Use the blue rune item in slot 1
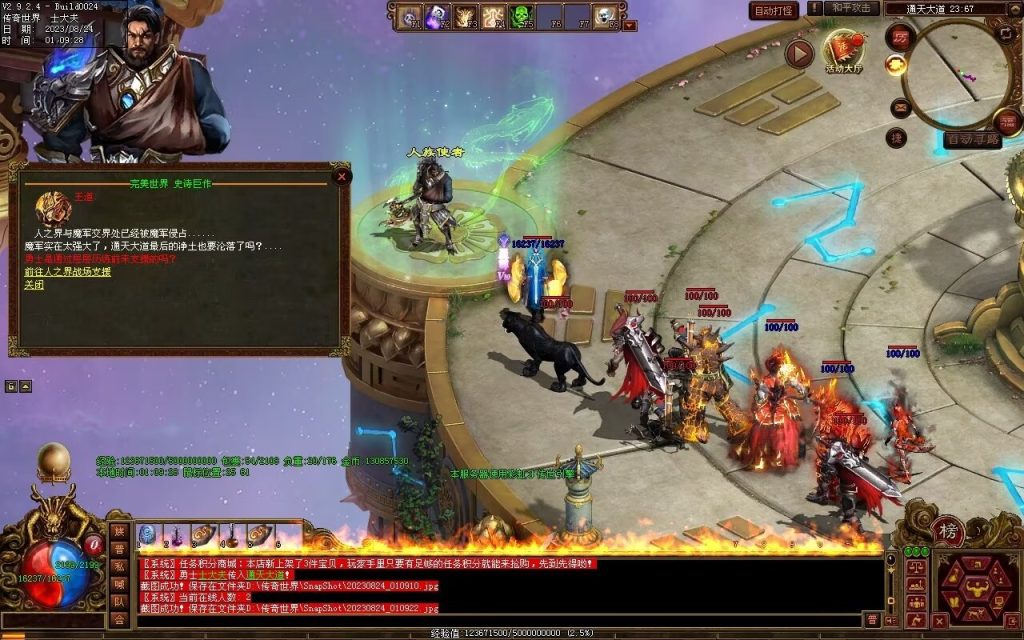This screenshot has height=640, width=1024. (x=147, y=534)
